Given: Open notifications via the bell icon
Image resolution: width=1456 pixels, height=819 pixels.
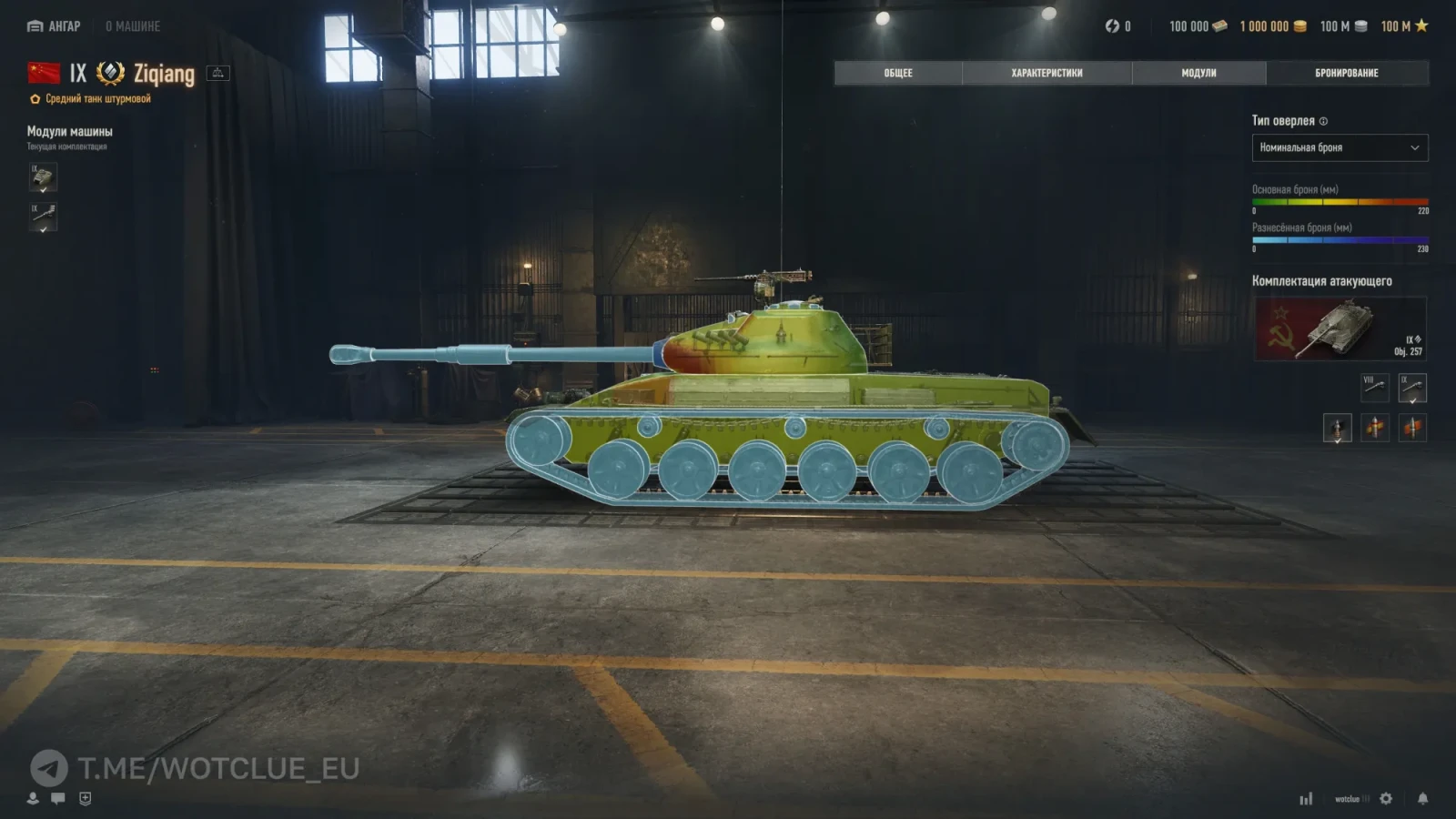Looking at the screenshot, I should [1422, 798].
